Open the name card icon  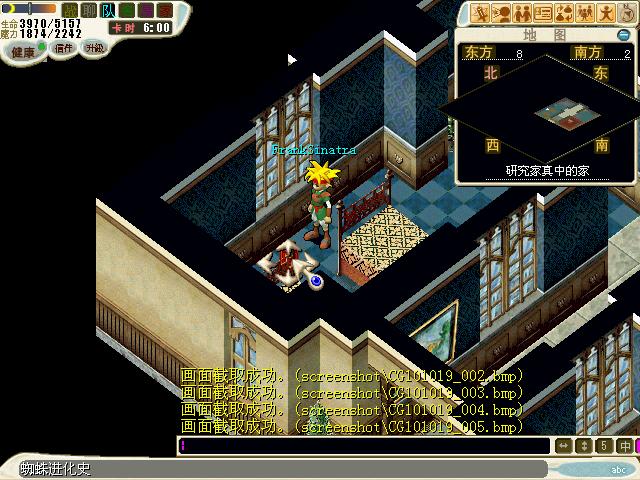pyautogui.click(x=543, y=13)
